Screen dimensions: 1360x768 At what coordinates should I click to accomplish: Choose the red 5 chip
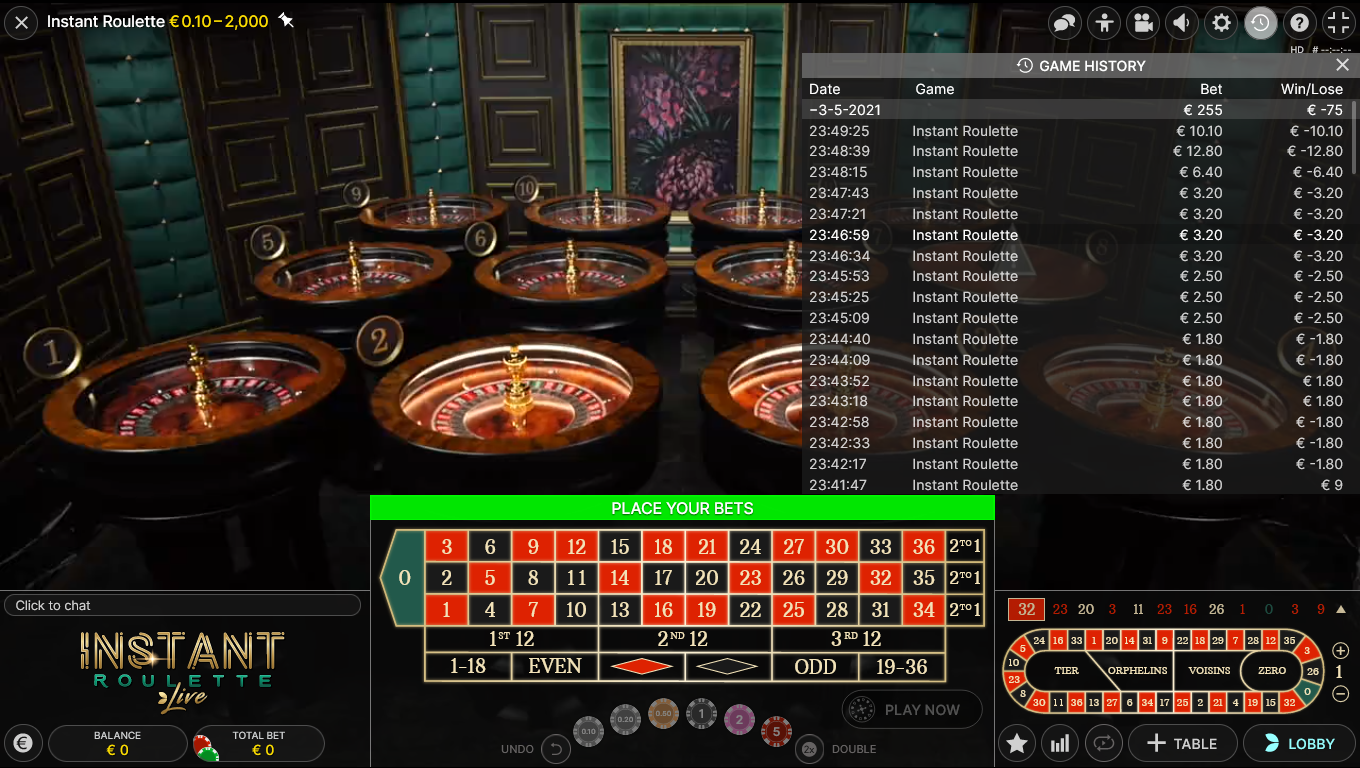[x=776, y=731]
